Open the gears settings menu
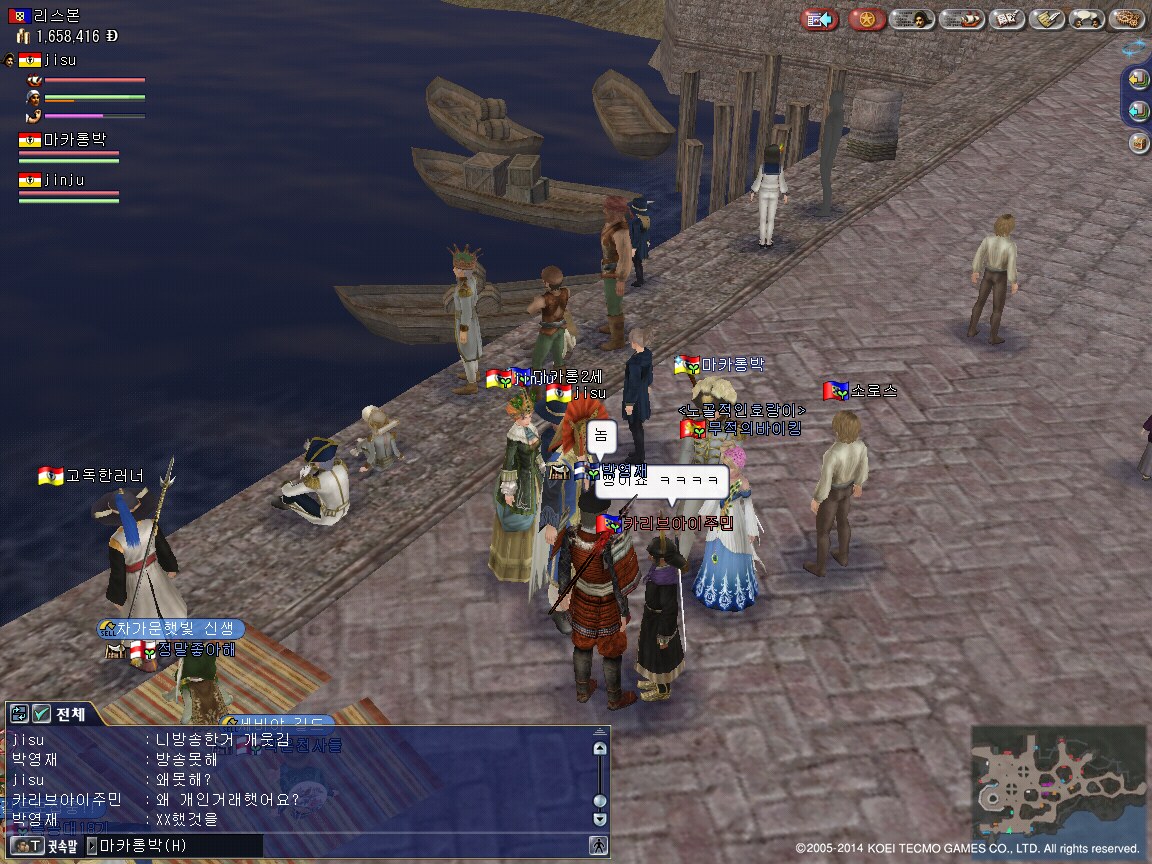The width and height of the screenshot is (1152, 864). pyautogui.click(x=1129, y=19)
